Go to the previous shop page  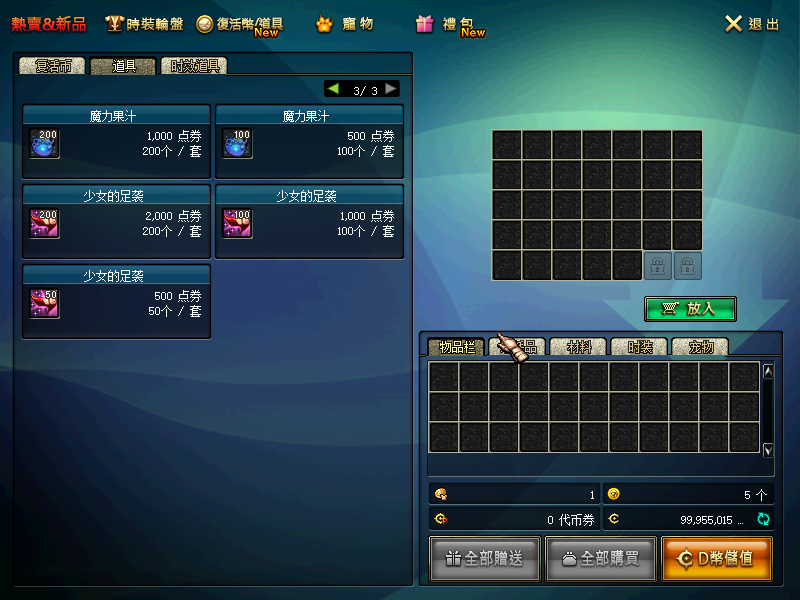tap(333, 89)
